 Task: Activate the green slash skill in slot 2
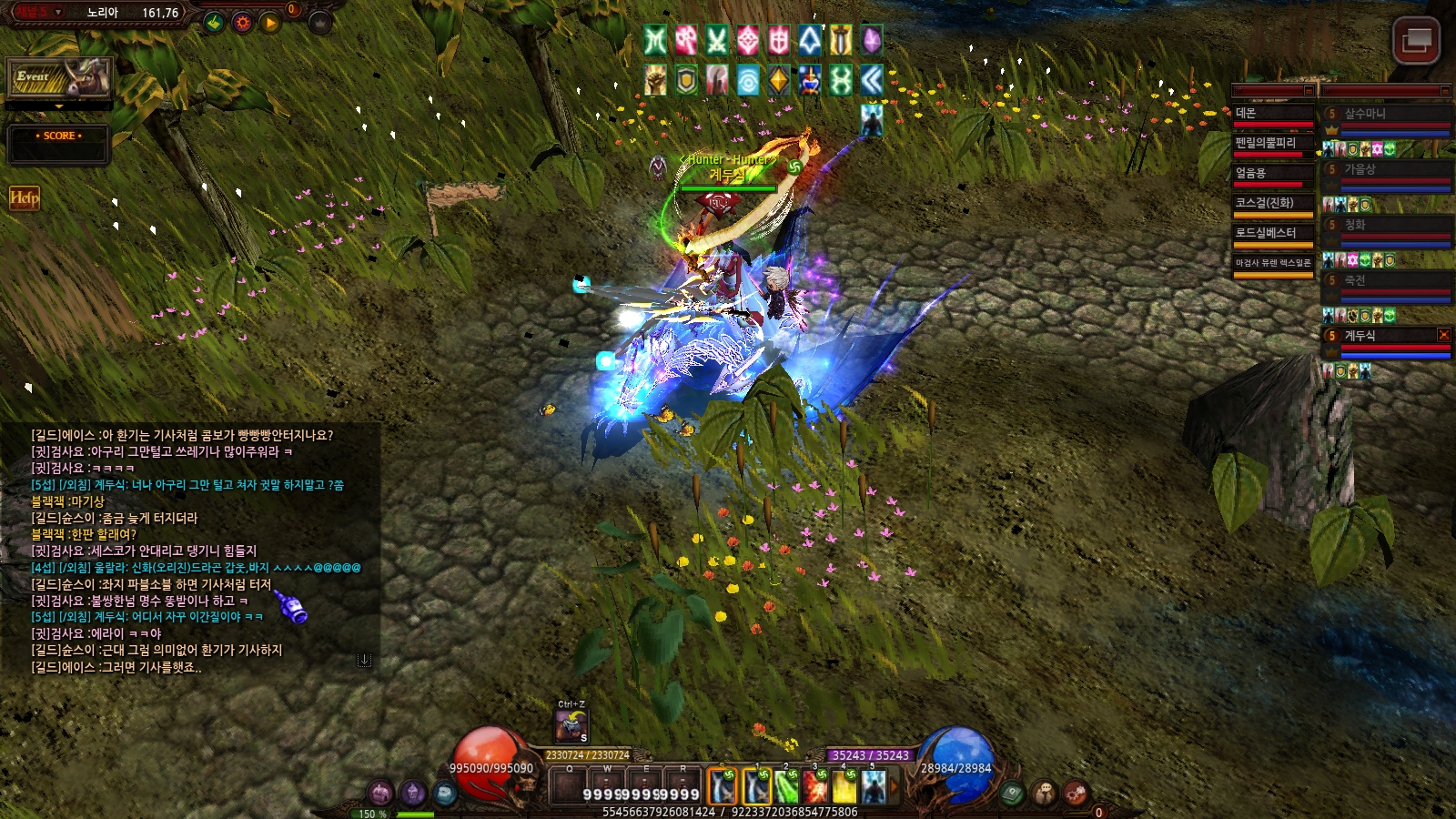[786, 786]
